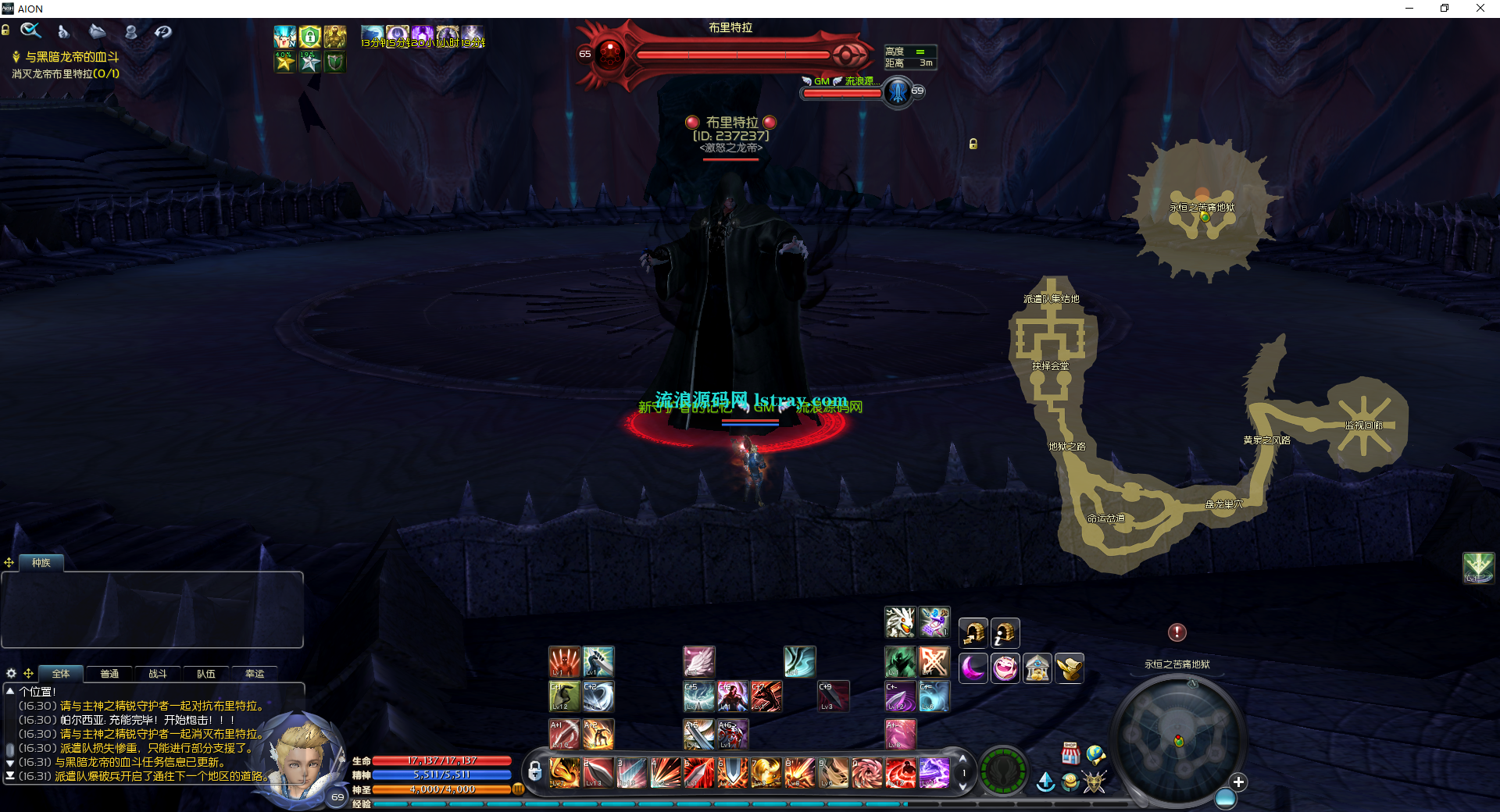Open the bank building with coins icon
1500x812 pixels.
click(1037, 668)
